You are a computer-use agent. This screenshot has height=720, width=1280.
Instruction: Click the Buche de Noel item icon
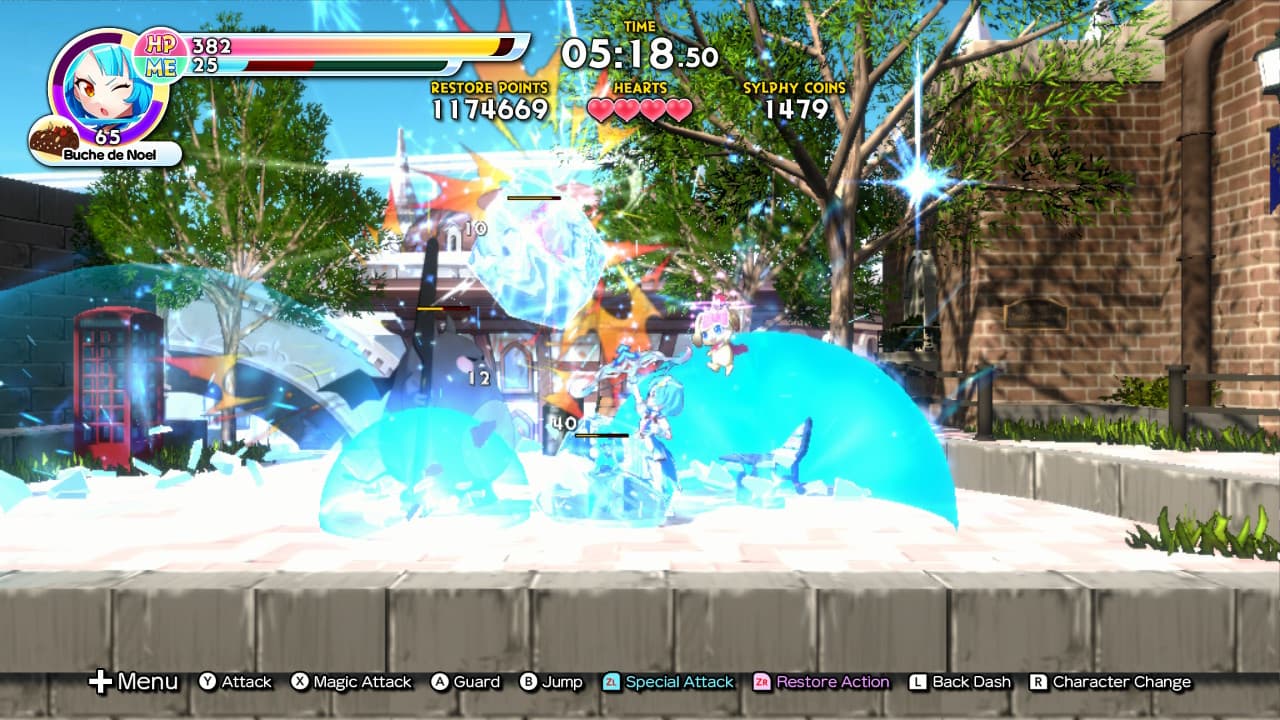click(52, 136)
